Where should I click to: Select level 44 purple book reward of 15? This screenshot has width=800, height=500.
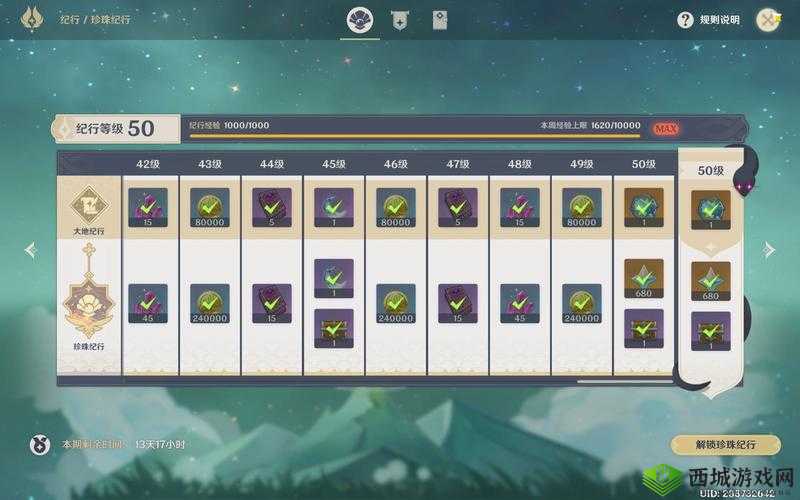[272, 303]
